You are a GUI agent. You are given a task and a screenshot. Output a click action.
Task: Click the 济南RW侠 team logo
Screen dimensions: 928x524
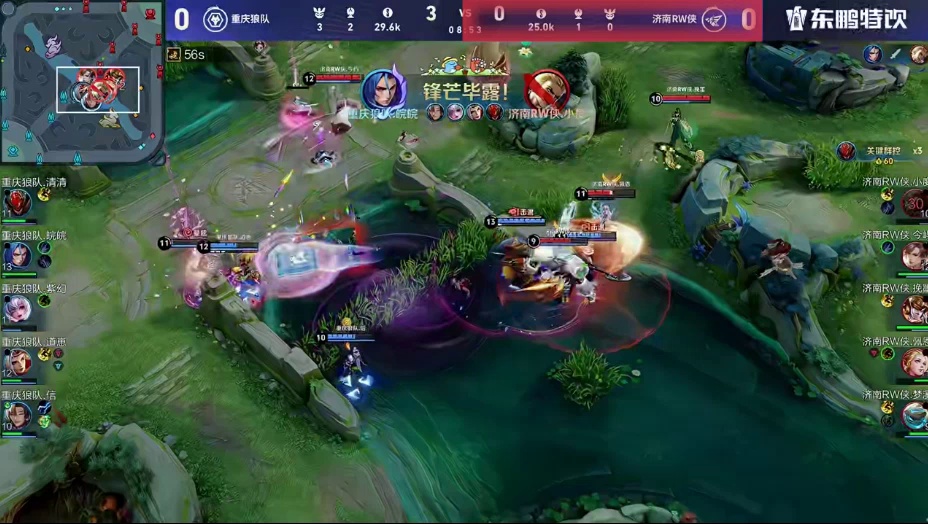tap(713, 19)
